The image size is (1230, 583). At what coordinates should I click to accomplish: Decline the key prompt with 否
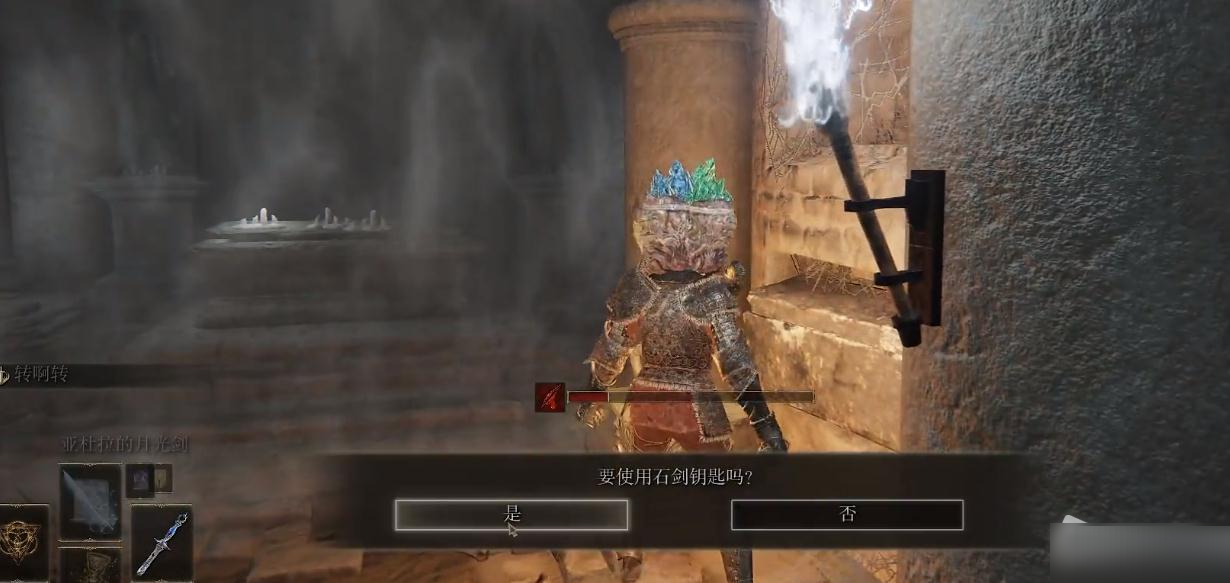(x=847, y=515)
